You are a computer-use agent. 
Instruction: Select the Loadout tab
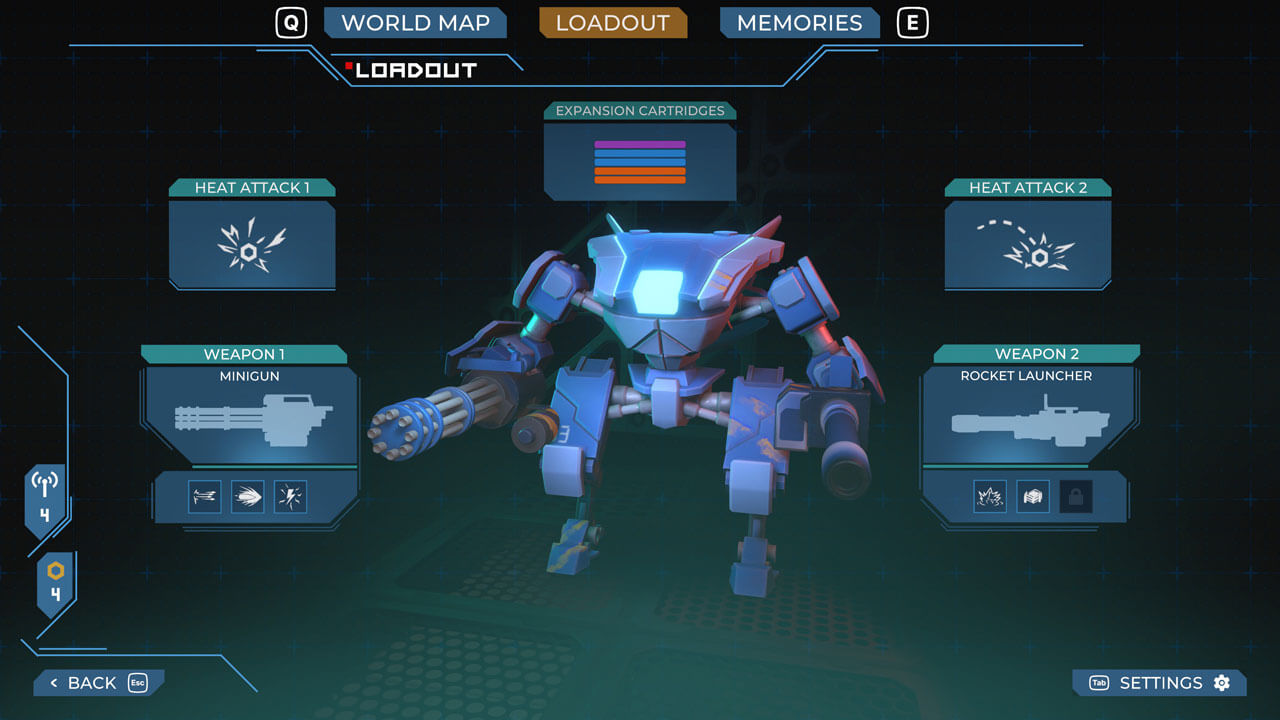coord(612,23)
